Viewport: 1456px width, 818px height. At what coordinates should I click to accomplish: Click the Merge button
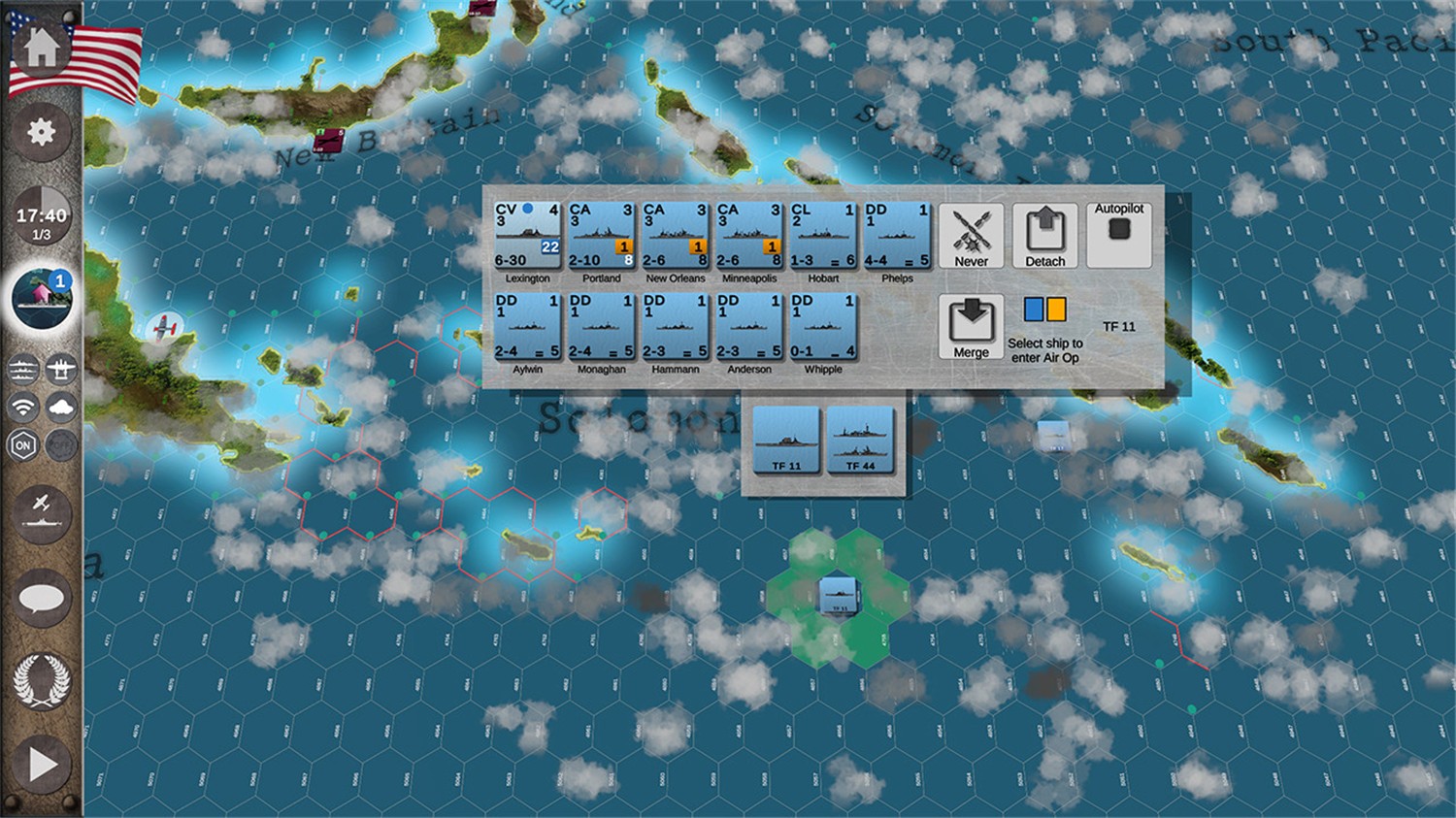[971, 325]
